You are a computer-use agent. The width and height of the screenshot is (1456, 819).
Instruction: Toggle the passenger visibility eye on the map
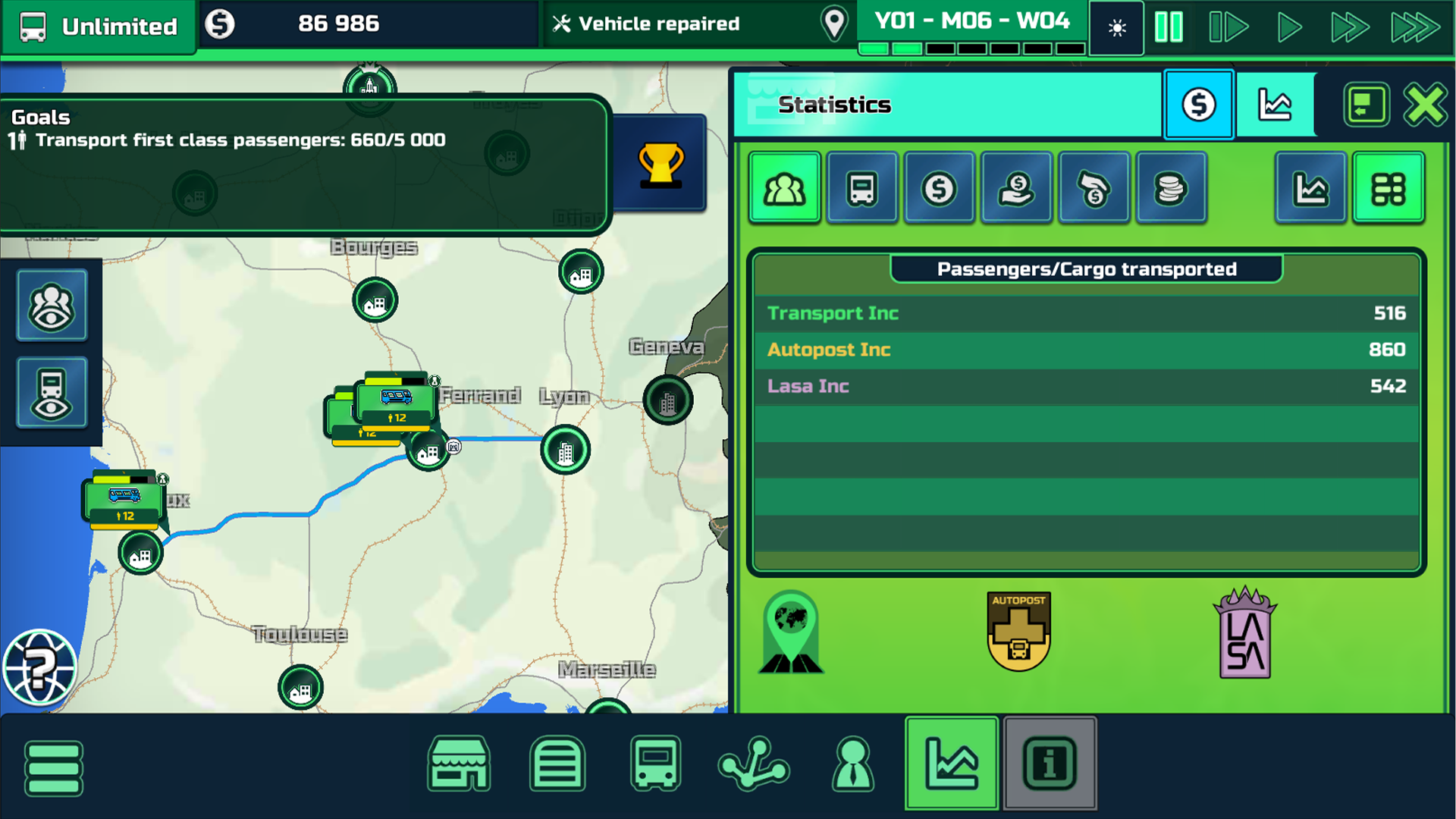(x=51, y=303)
